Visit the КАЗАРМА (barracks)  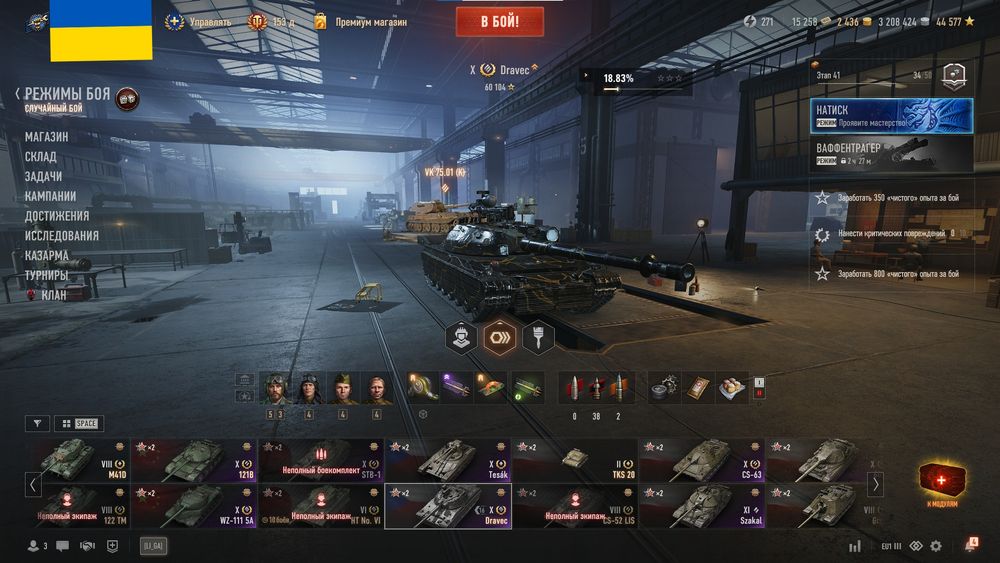[x=47, y=255]
